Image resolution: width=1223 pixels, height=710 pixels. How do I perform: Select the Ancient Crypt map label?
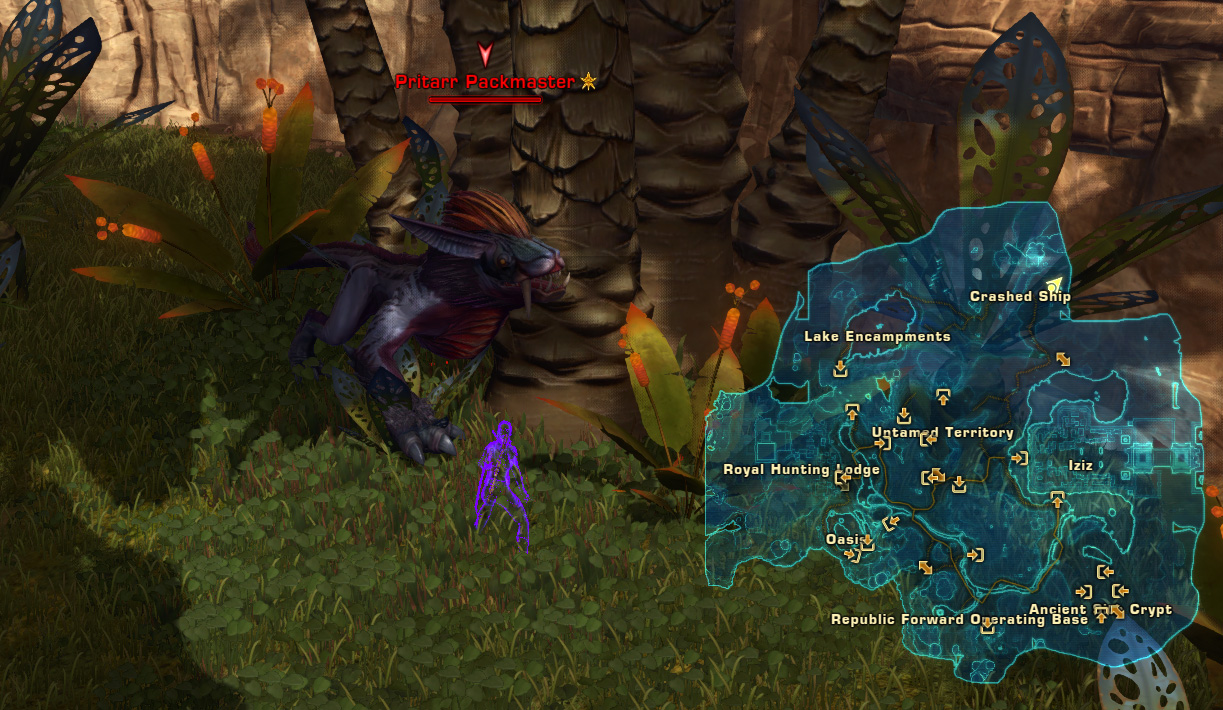tap(1100, 610)
